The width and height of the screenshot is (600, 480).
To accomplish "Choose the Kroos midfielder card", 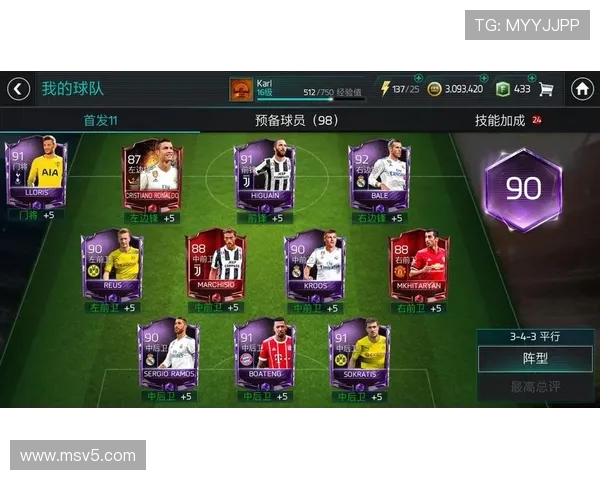I will tap(316, 265).
